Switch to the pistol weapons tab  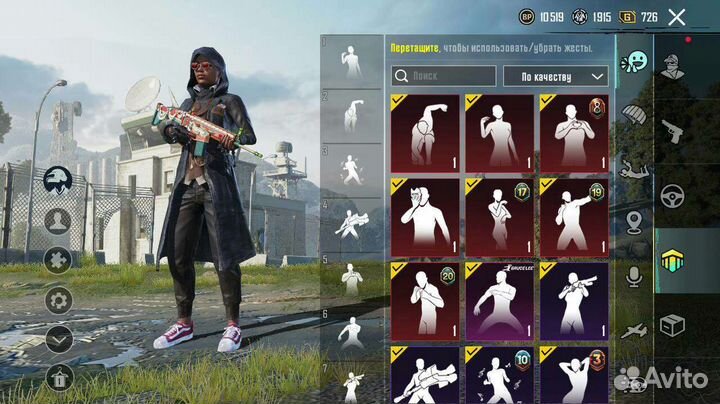673,131
